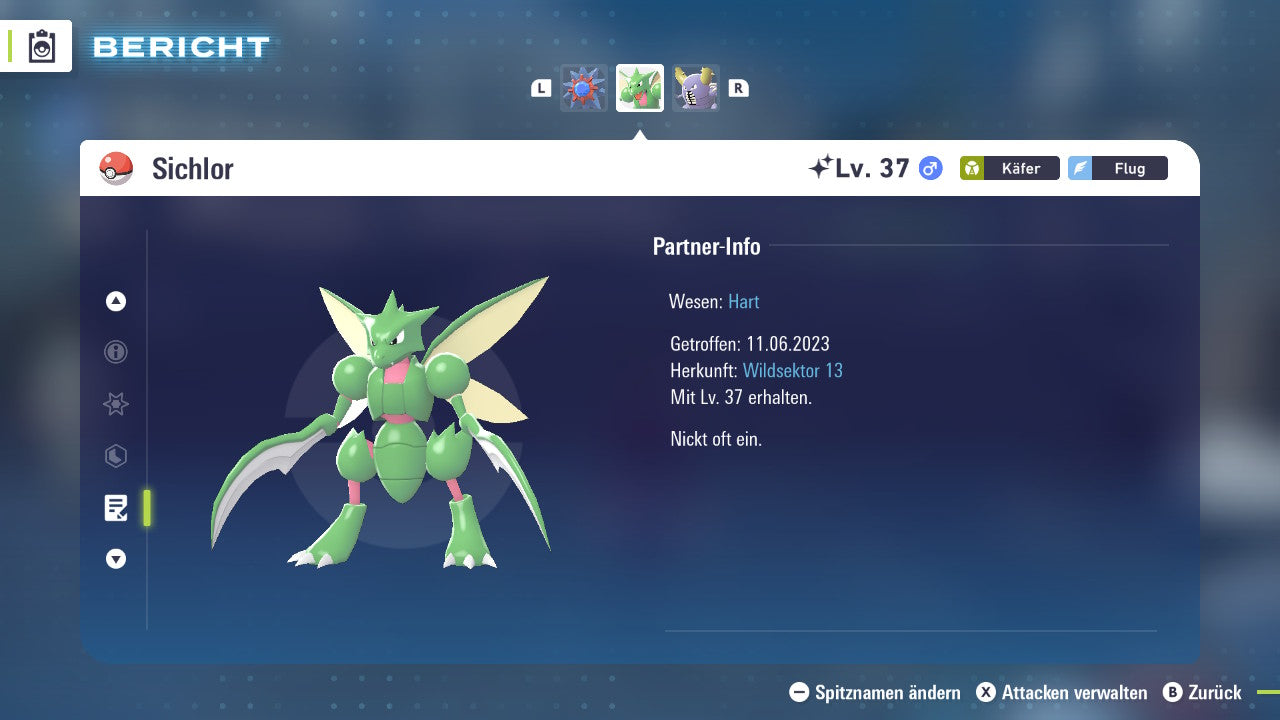Click the selected Sichlor thumbnail at the top
Screen dimensions: 1280x720
(639, 87)
